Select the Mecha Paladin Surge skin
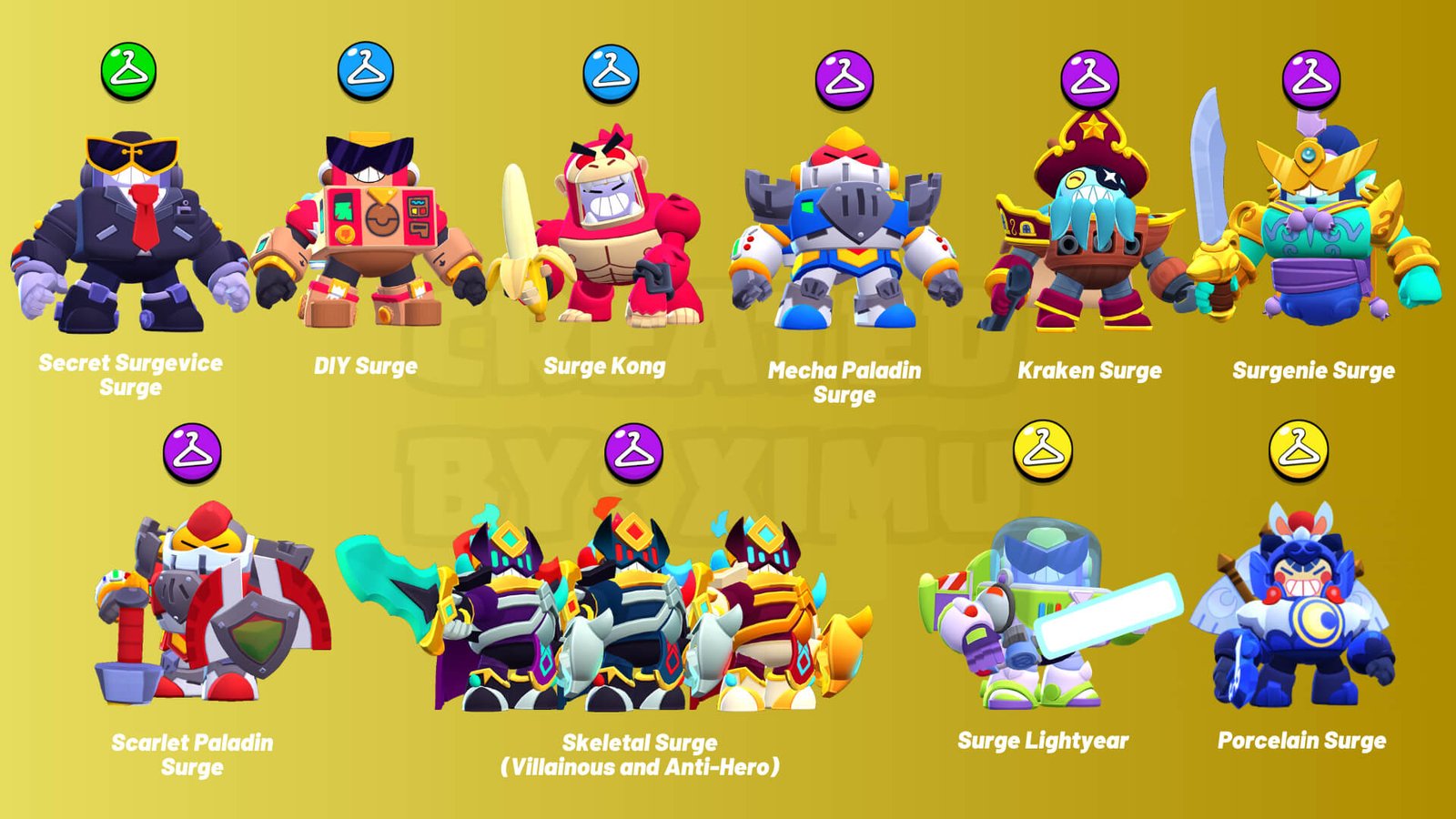Image resolution: width=1456 pixels, height=819 pixels. click(x=845, y=237)
